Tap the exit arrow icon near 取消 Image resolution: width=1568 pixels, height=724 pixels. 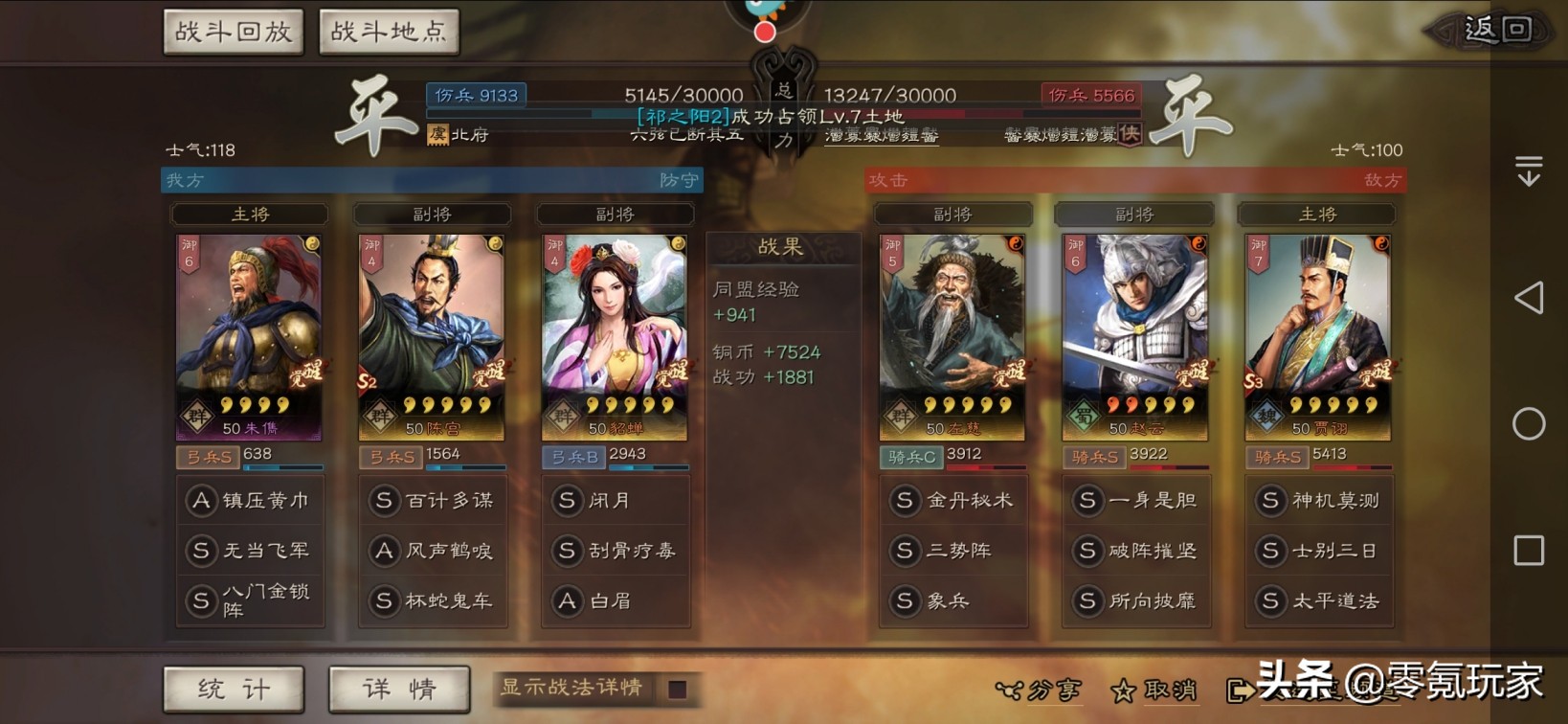1239,689
